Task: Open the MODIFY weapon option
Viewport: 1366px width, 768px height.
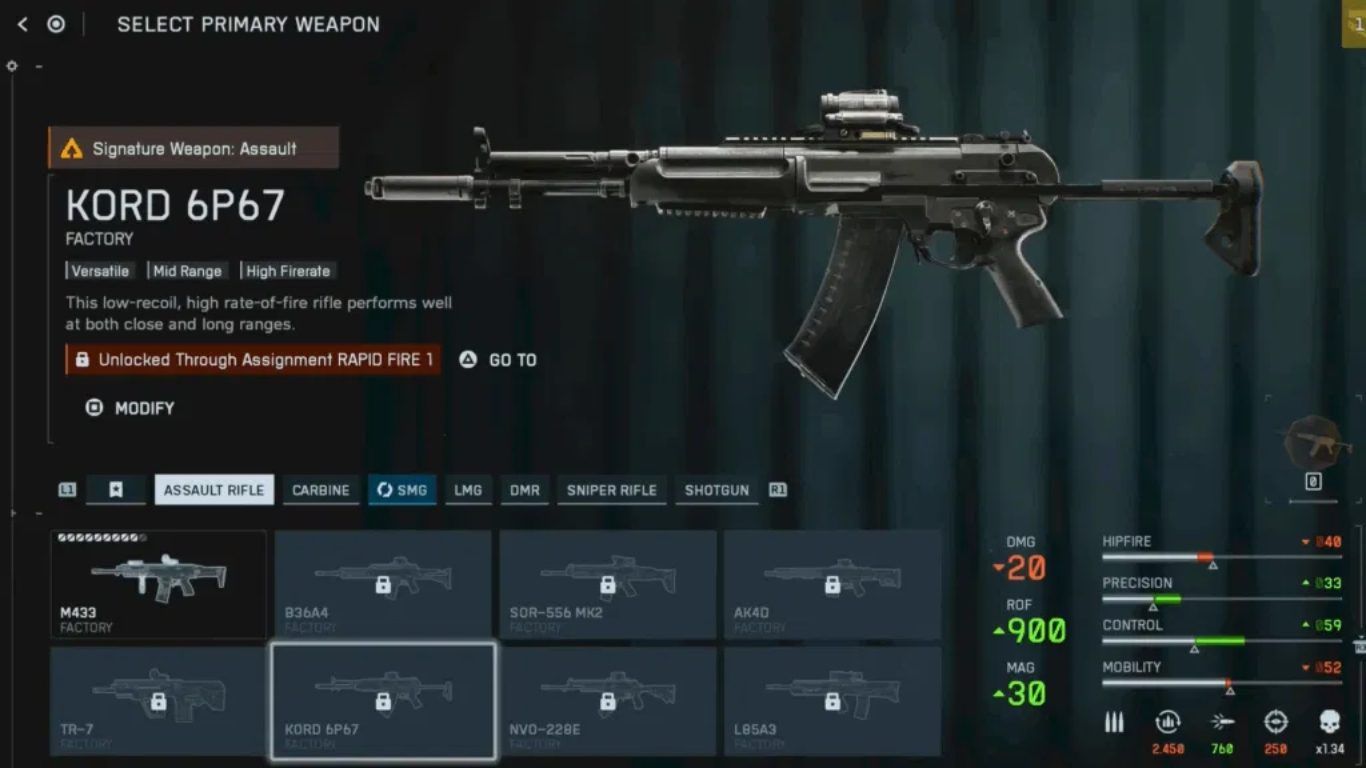Action: (x=131, y=408)
